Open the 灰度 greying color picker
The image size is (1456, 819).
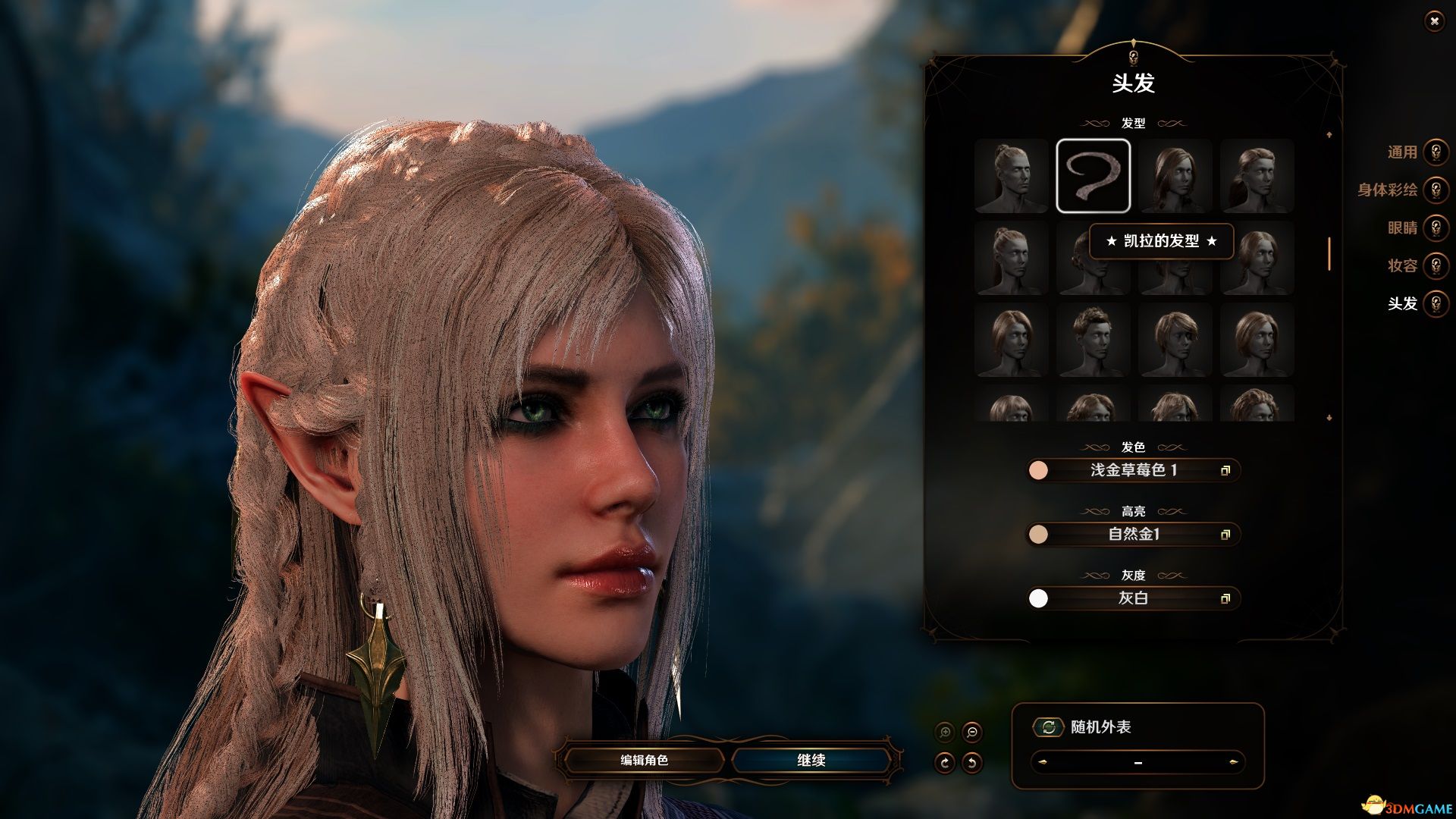[1133, 598]
